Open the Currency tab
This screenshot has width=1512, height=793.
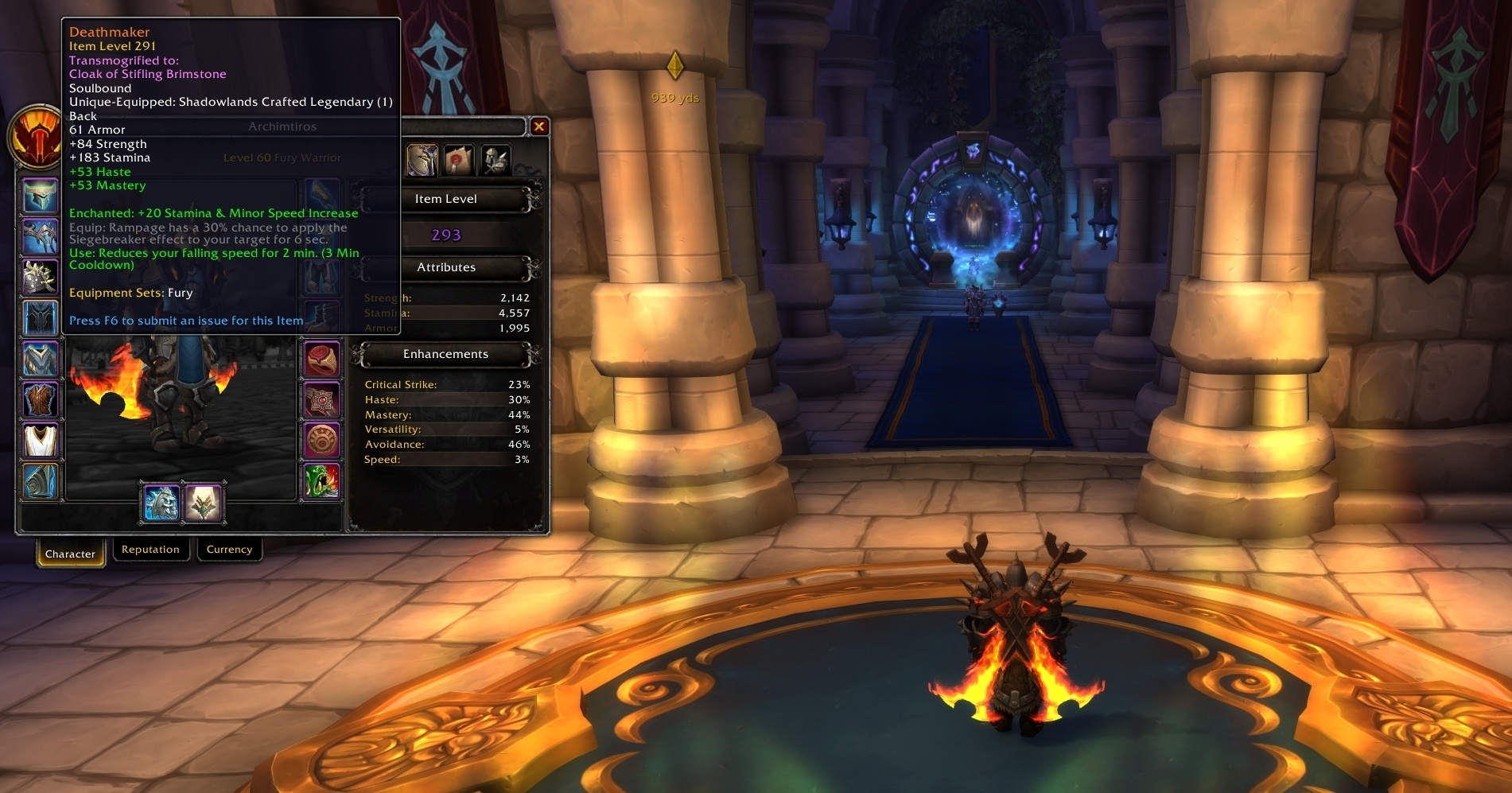pyautogui.click(x=229, y=550)
